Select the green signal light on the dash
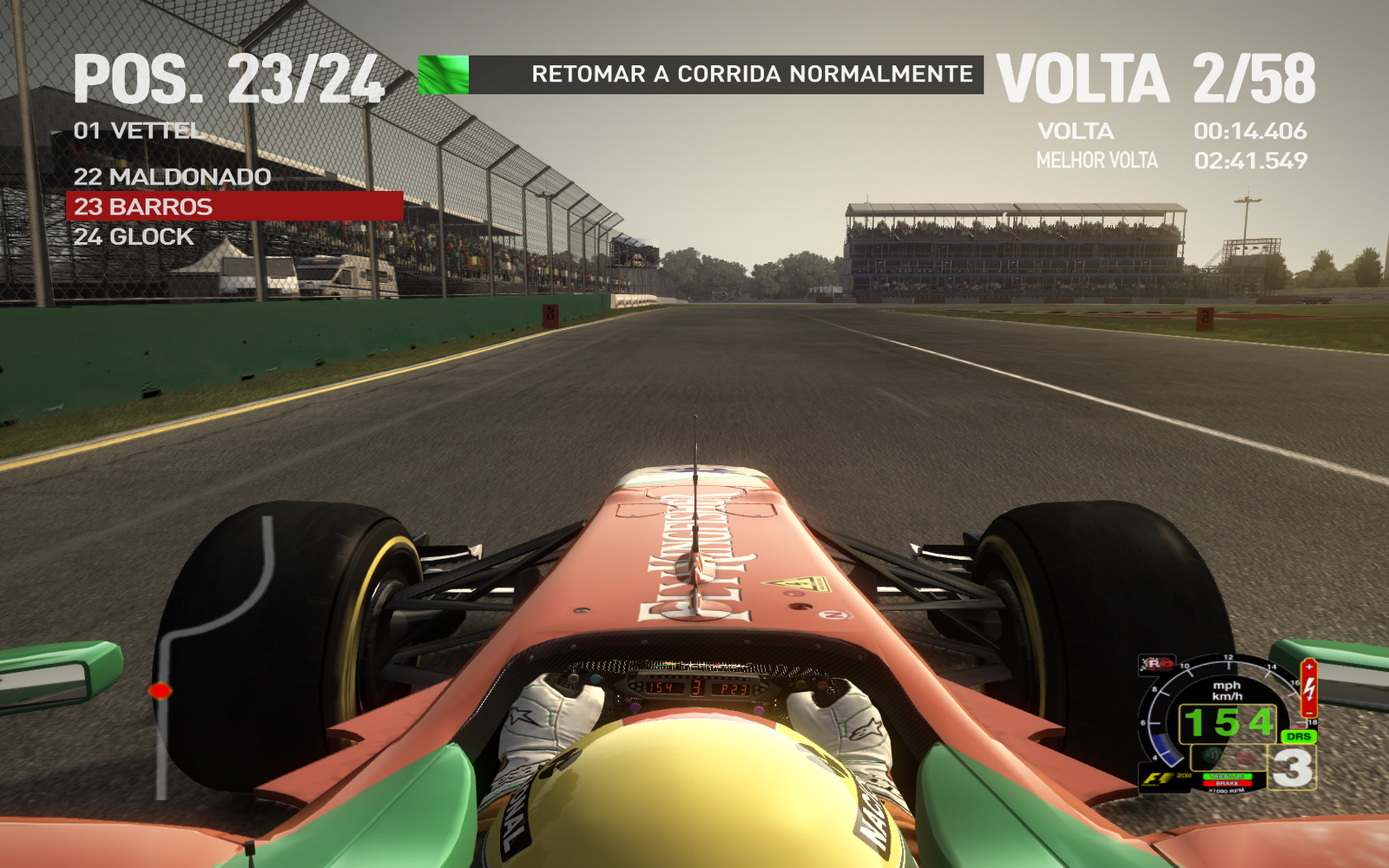The height and width of the screenshot is (868, 1389). 1212,755
